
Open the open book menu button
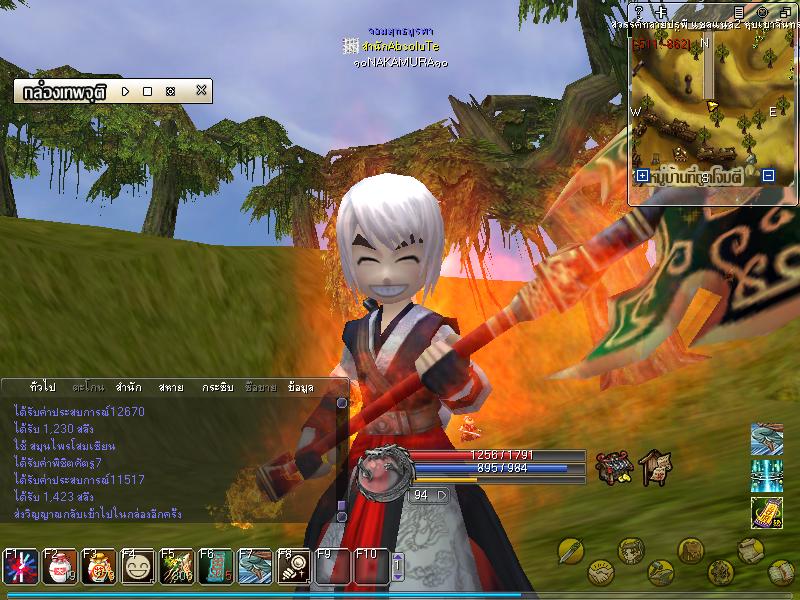[x=783, y=572]
